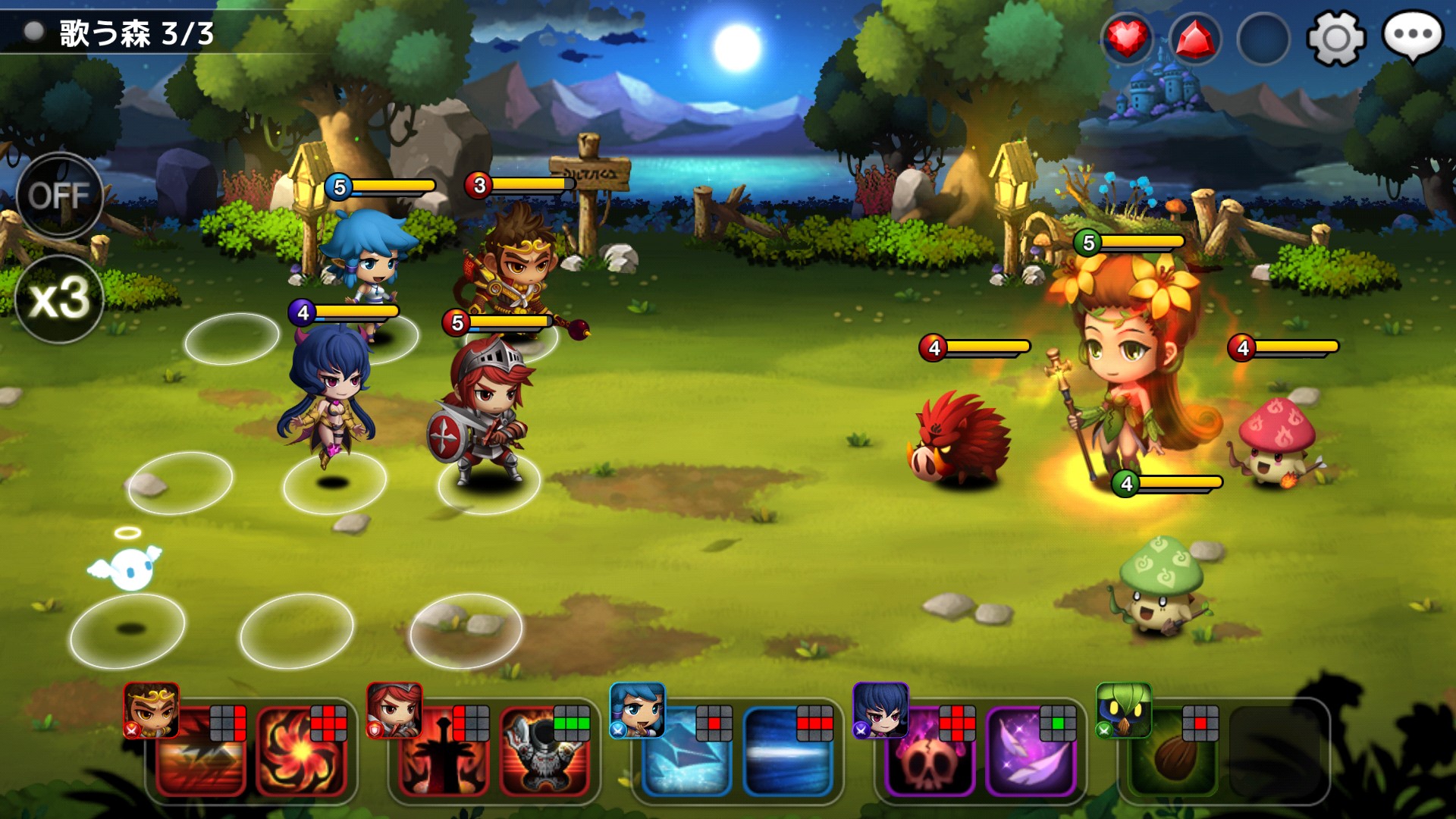1456x819 pixels.
Task: Select the green leaf-hooded hero portrait
Action: click(x=1124, y=711)
